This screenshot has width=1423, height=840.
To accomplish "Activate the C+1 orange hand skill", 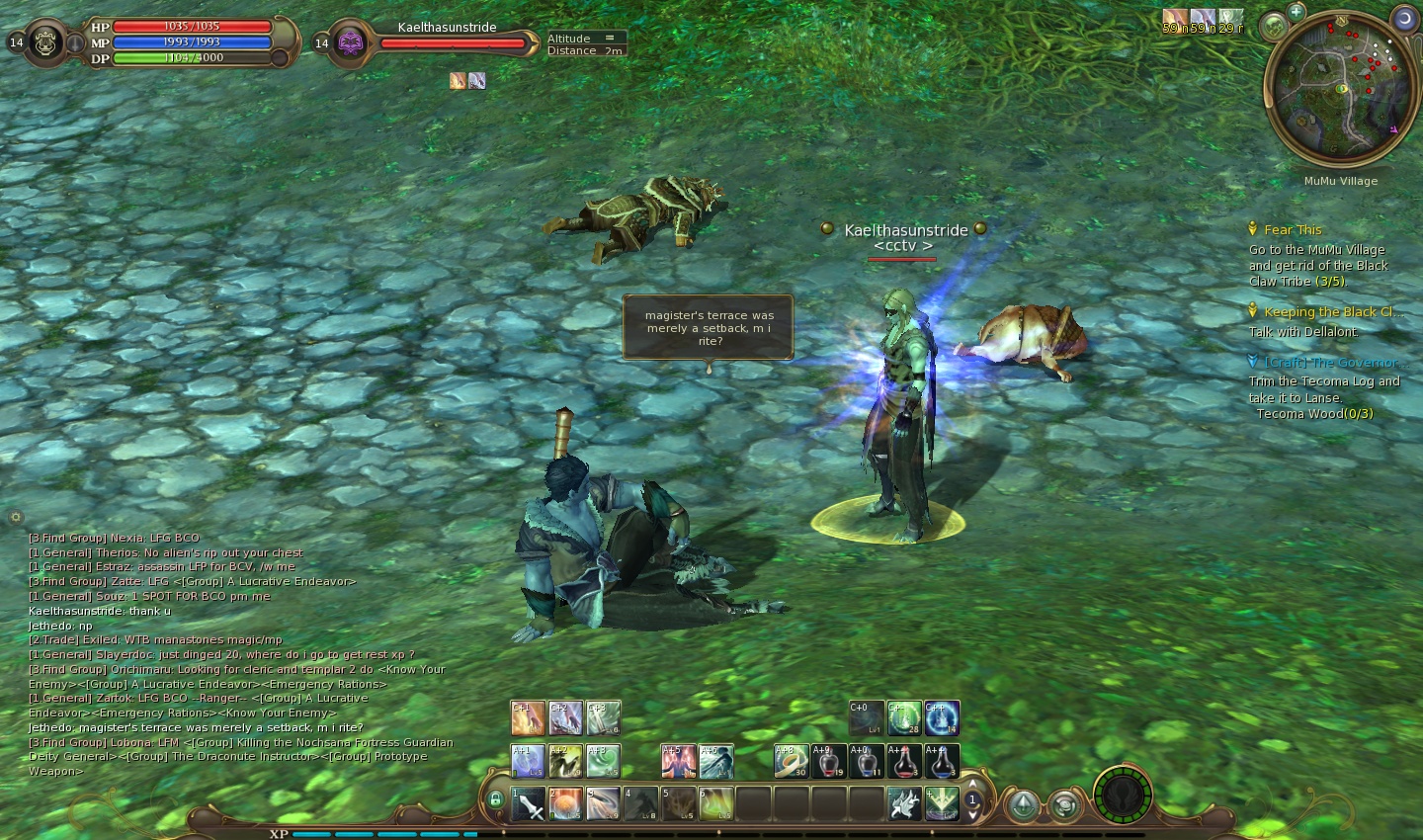I will coord(528,718).
